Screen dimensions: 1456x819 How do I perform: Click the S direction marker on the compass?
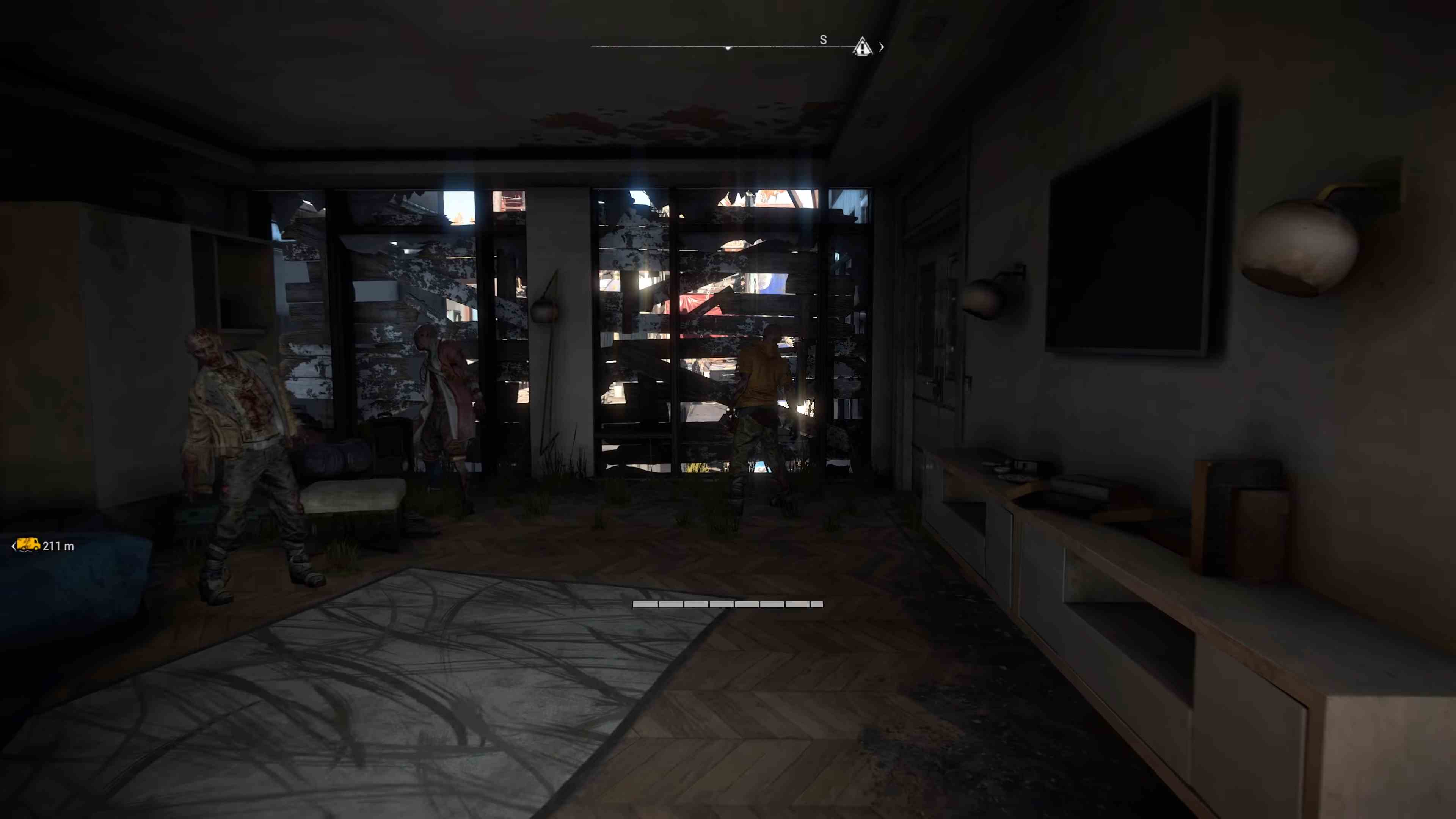[823, 39]
